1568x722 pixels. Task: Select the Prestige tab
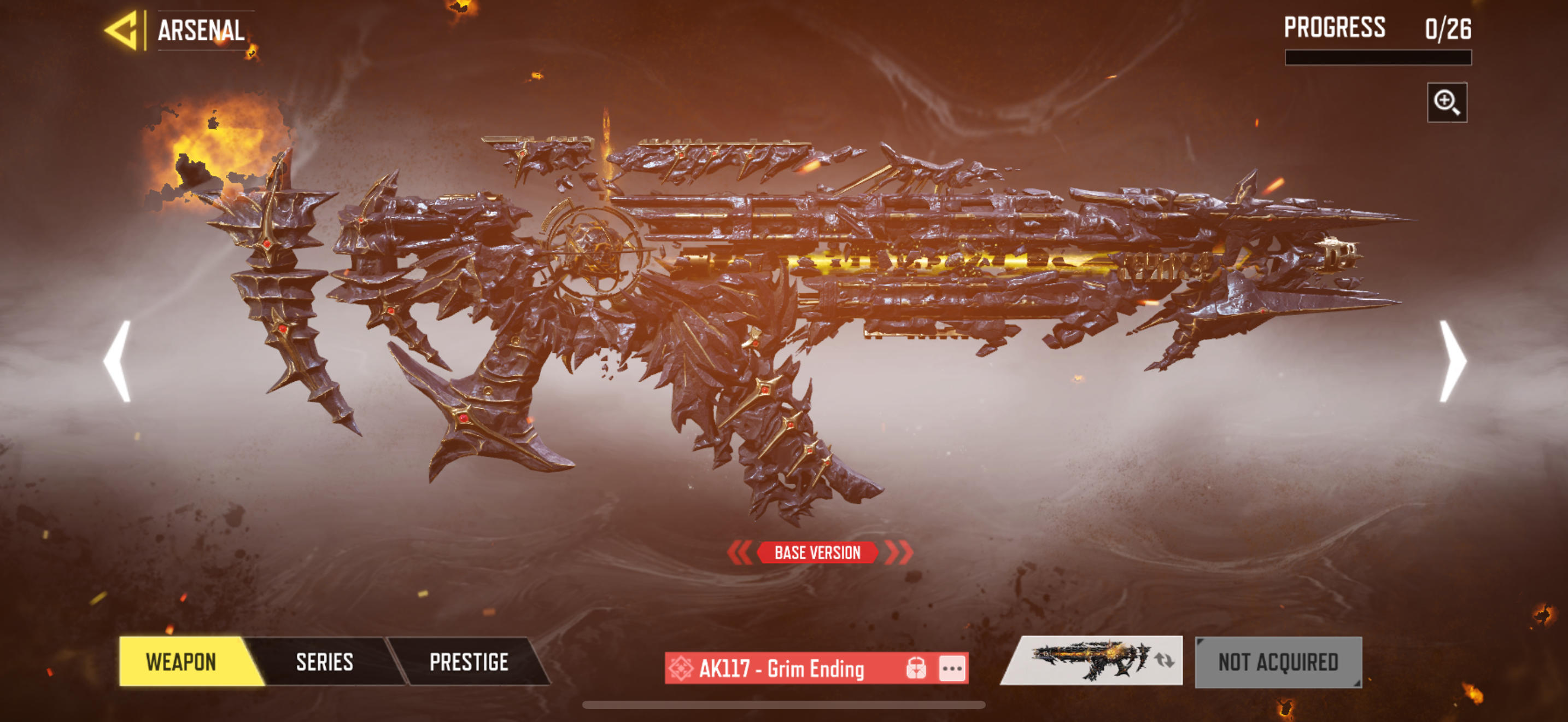coord(469,662)
